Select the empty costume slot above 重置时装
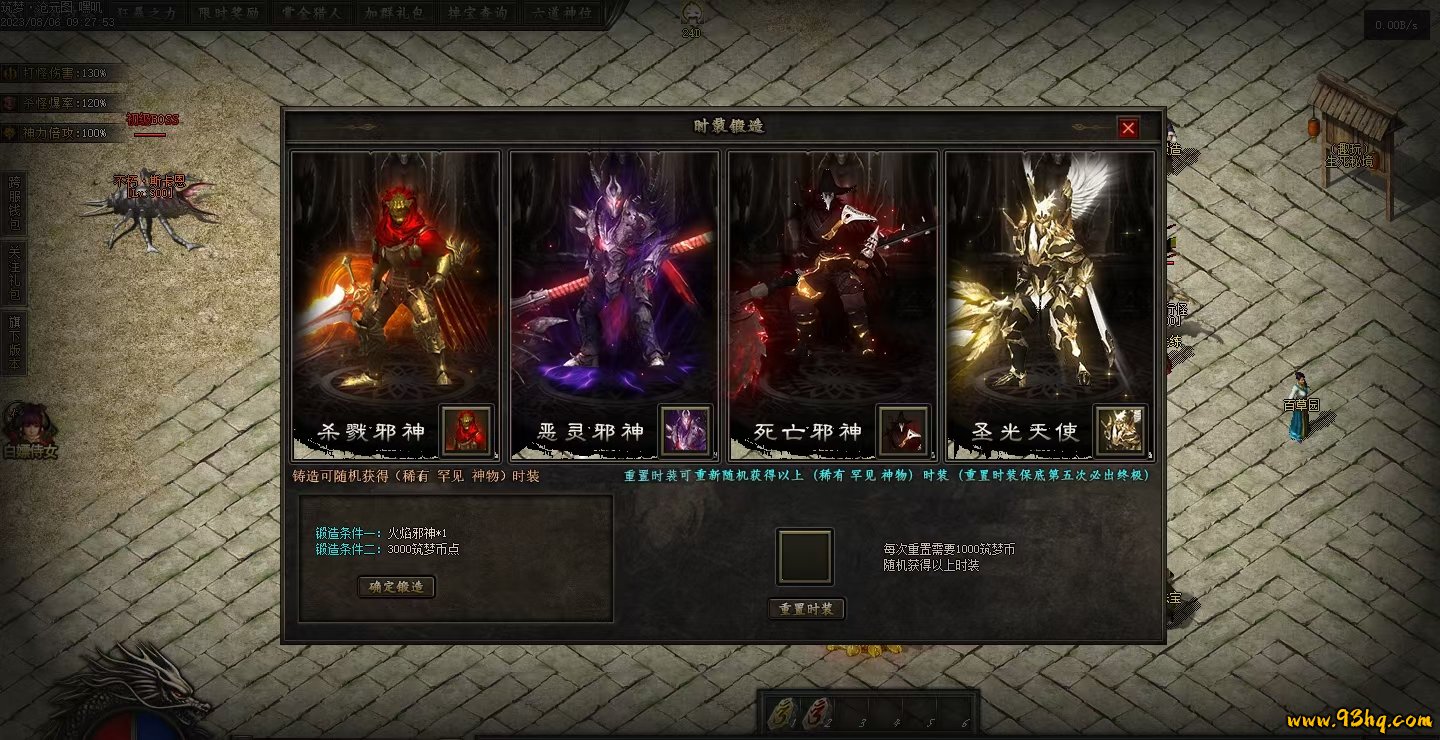 coord(805,557)
